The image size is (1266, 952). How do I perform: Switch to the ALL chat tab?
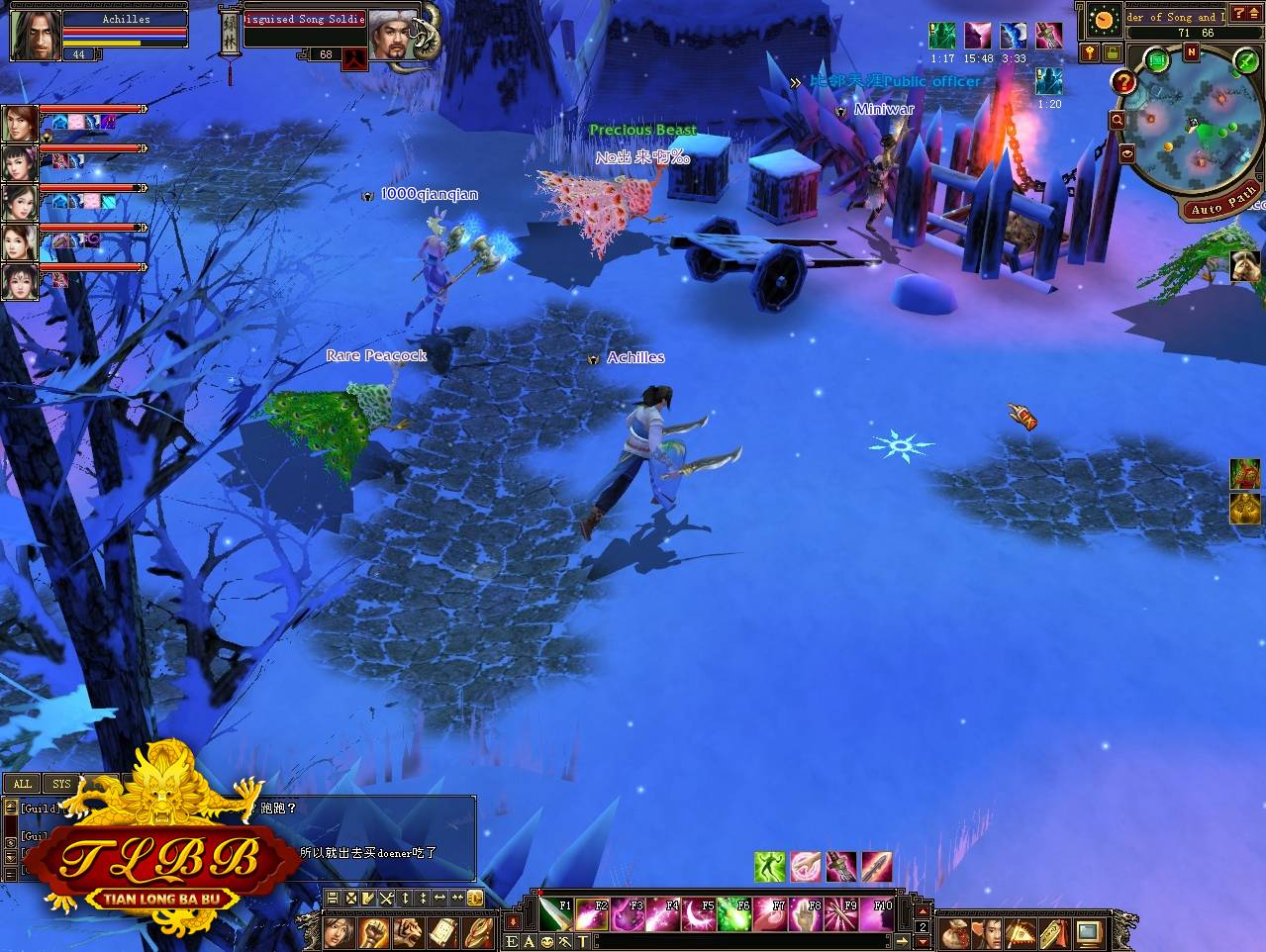click(x=23, y=784)
